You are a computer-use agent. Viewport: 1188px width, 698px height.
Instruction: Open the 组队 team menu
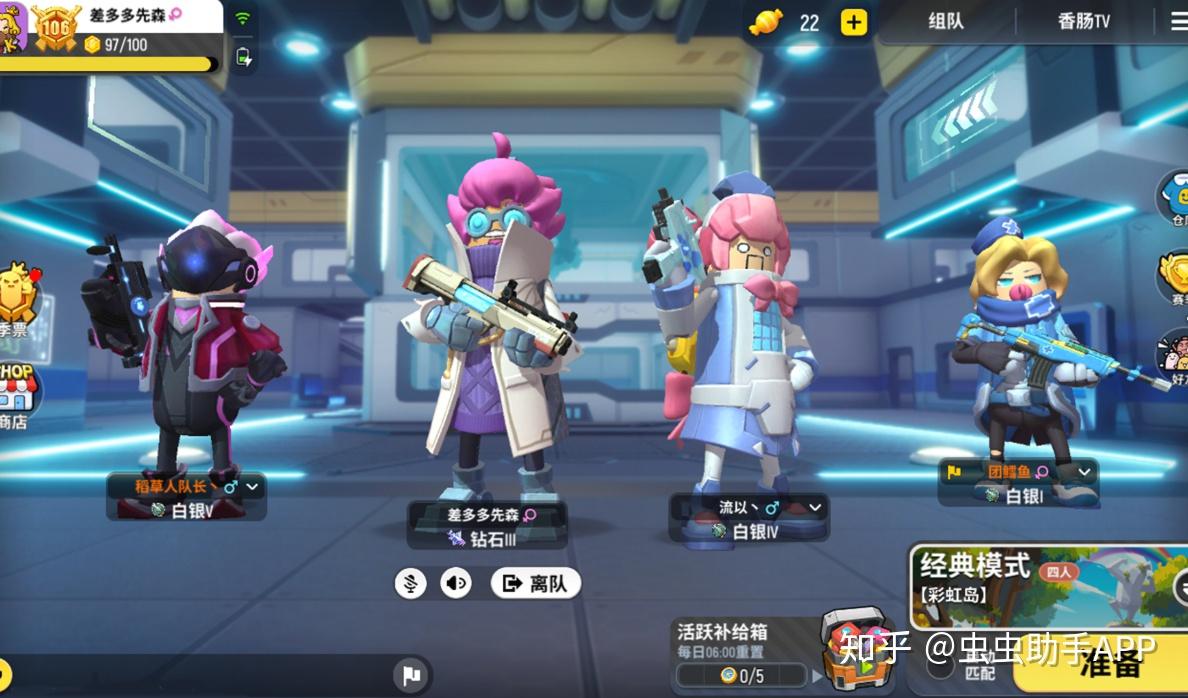point(945,22)
